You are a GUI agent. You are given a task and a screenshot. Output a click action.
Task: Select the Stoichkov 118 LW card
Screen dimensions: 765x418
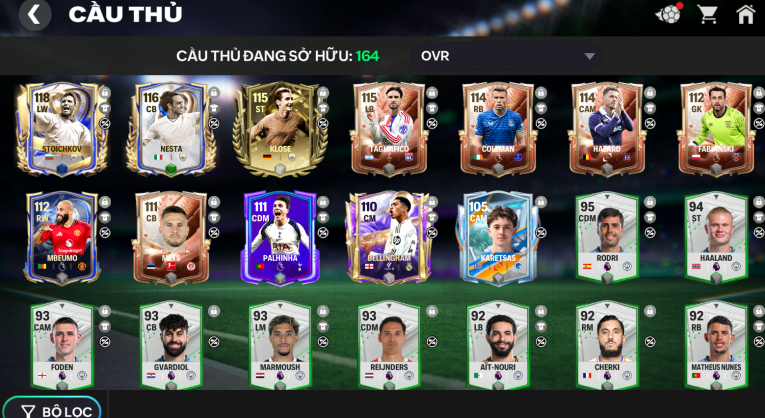point(59,127)
